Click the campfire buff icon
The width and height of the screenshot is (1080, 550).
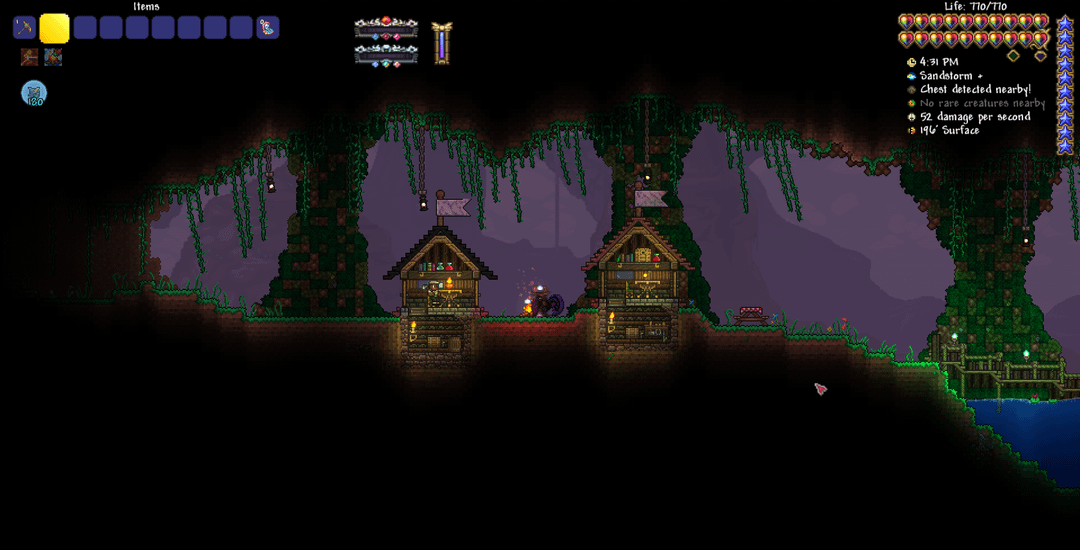53,58
